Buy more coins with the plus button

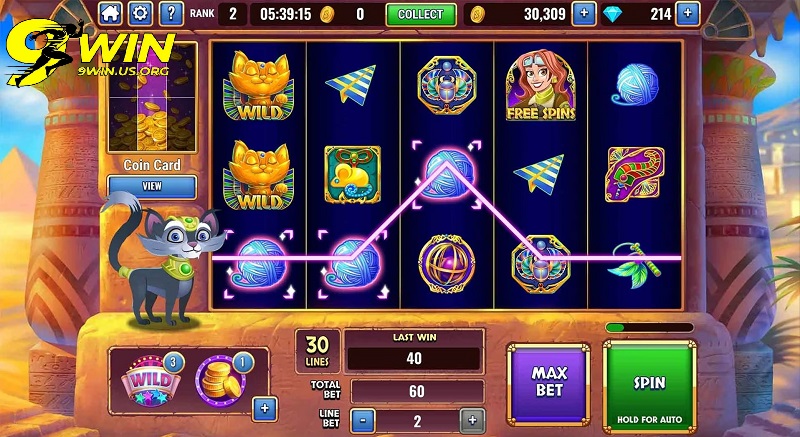pos(583,14)
